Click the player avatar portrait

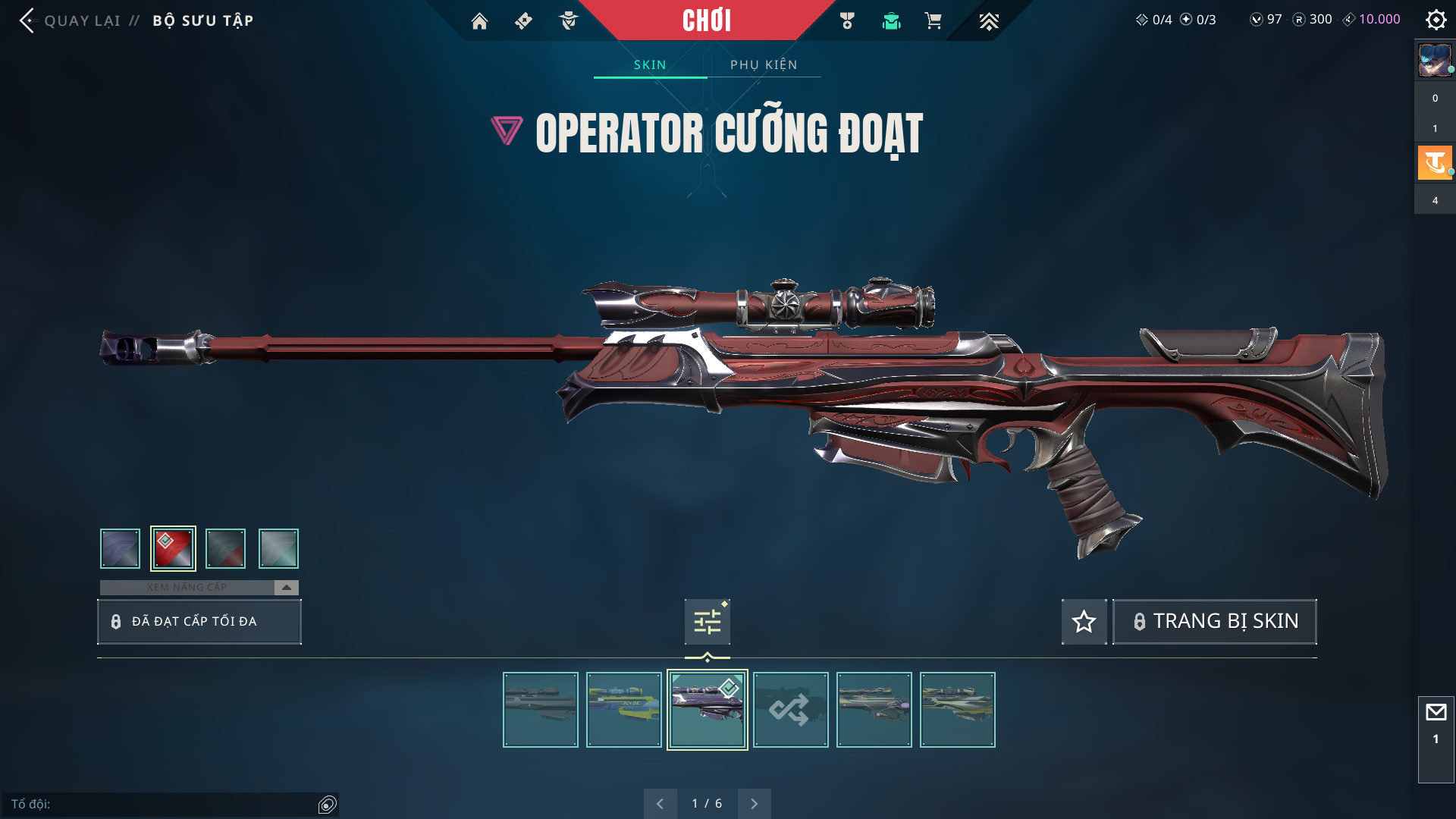(x=1435, y=61)
